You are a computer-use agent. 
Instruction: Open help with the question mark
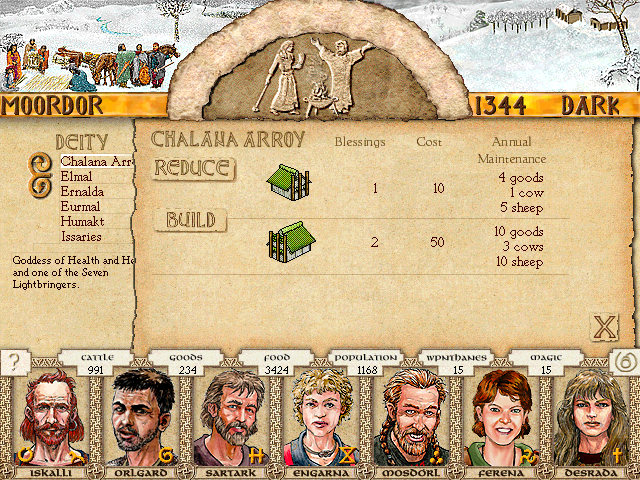click(x=14, y=363)
